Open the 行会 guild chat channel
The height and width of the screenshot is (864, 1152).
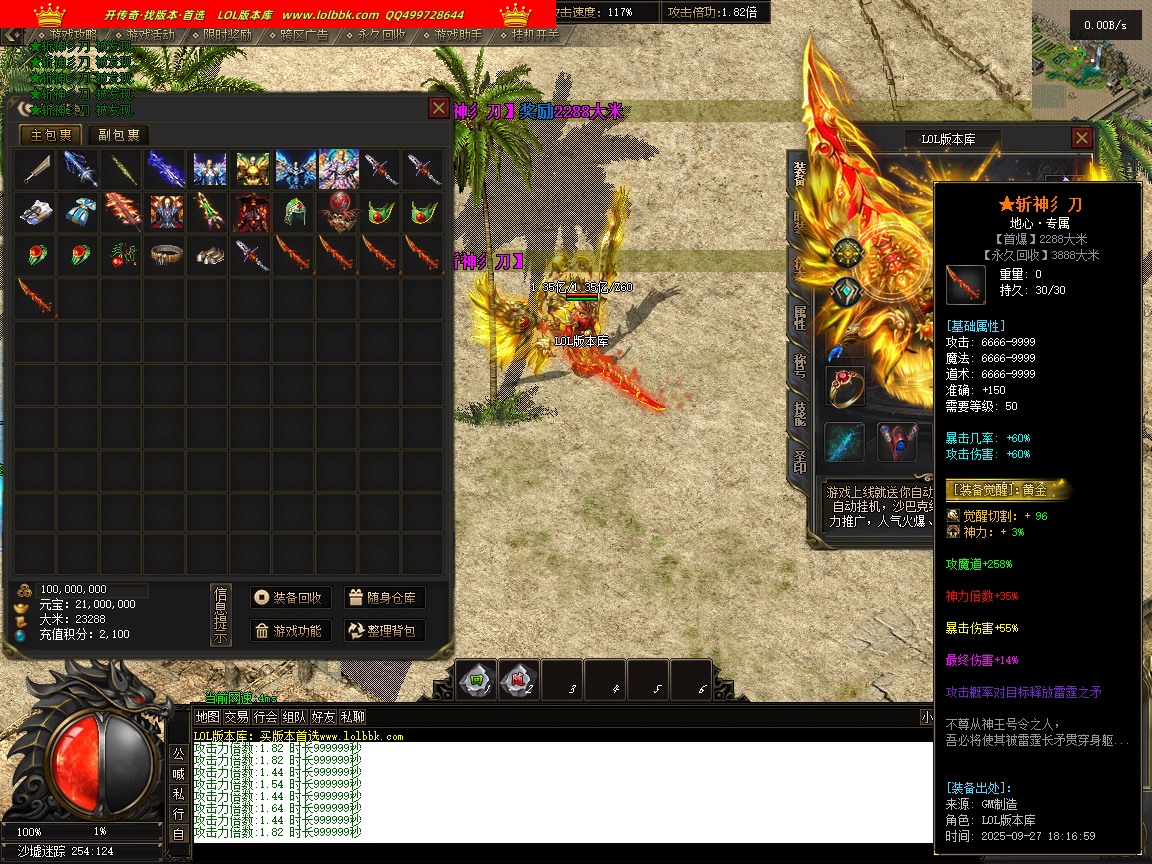pos(265,717)
